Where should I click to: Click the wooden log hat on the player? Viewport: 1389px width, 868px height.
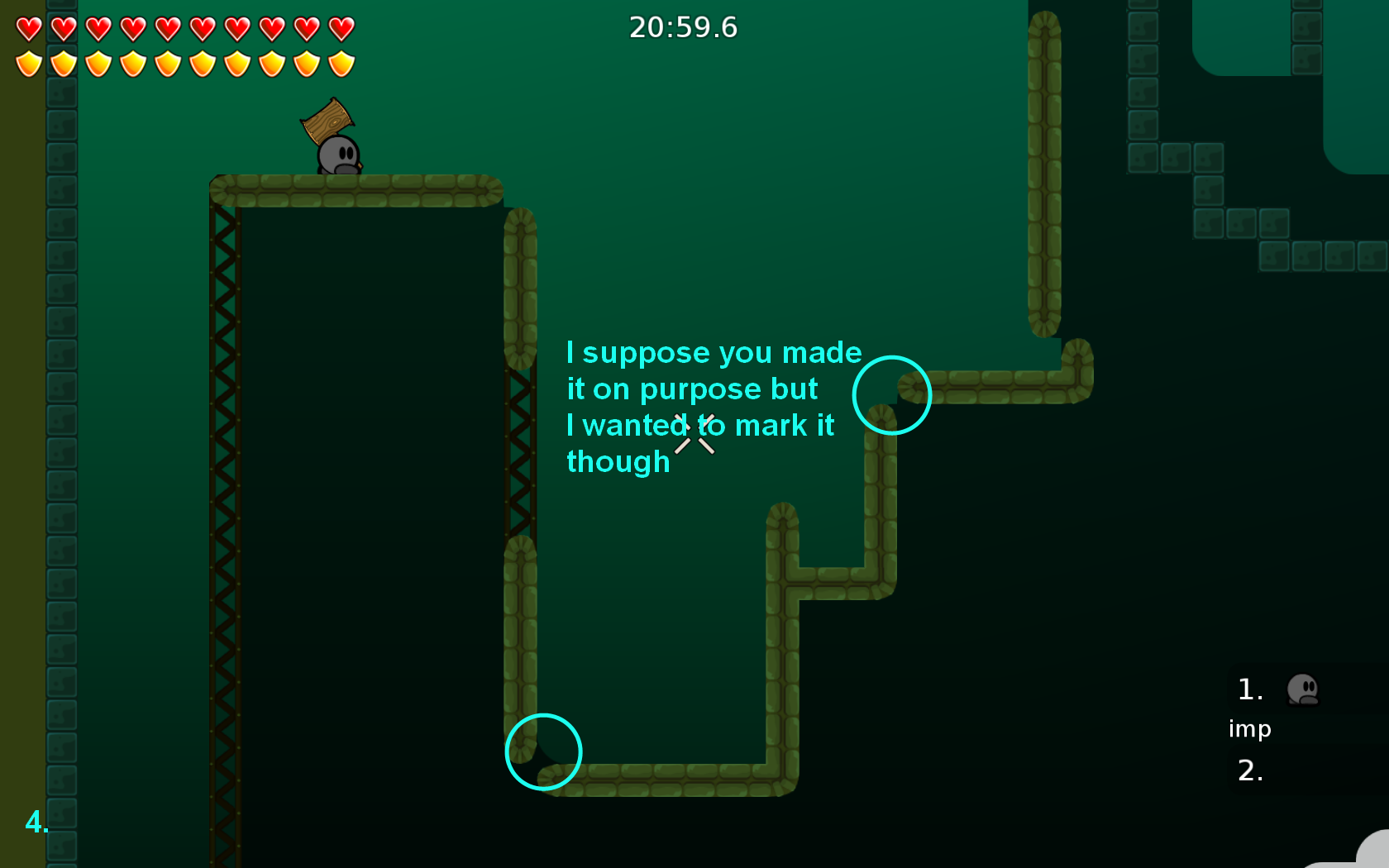[328, 122]
